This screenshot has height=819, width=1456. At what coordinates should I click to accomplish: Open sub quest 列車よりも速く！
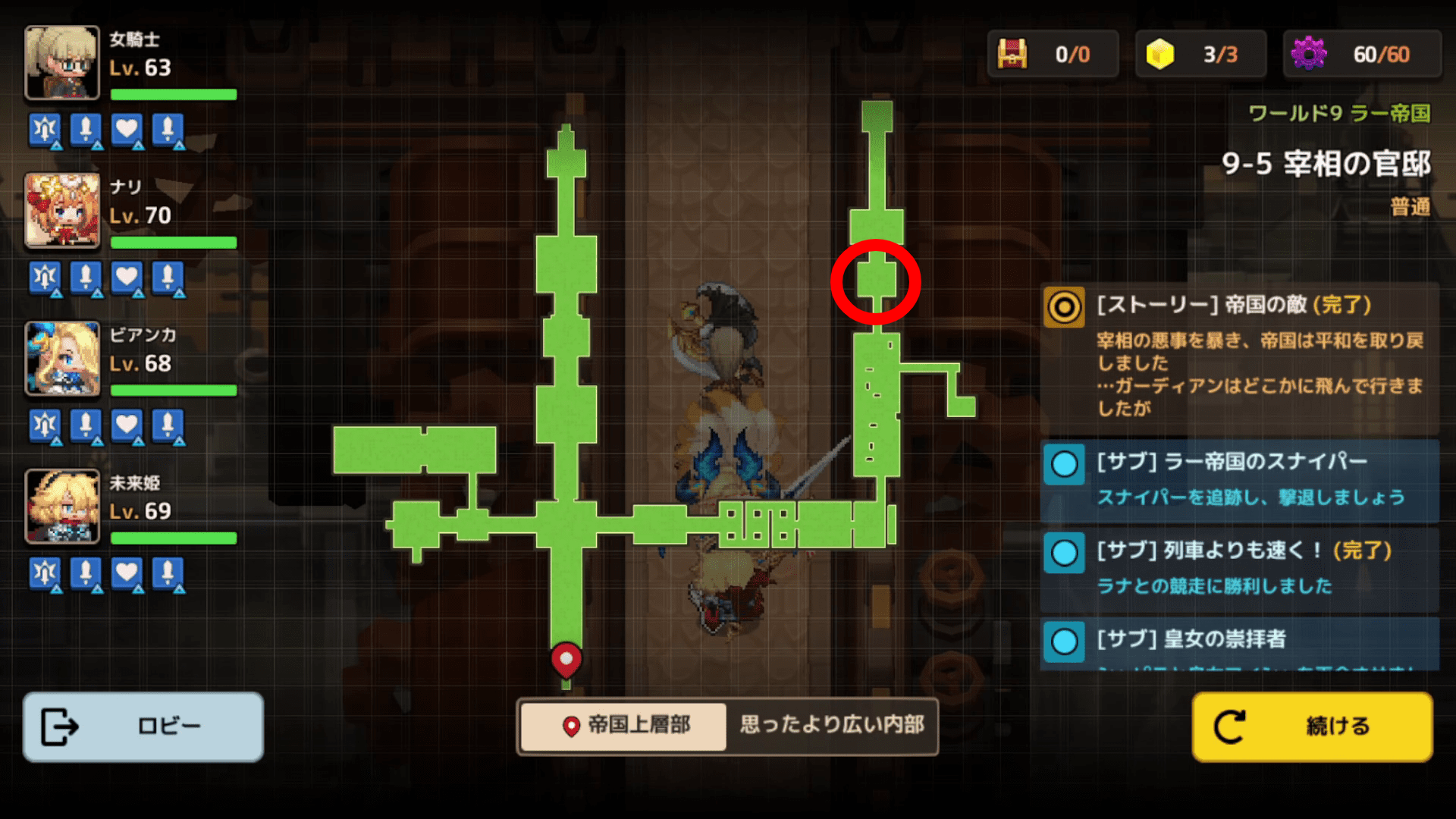1239,568
